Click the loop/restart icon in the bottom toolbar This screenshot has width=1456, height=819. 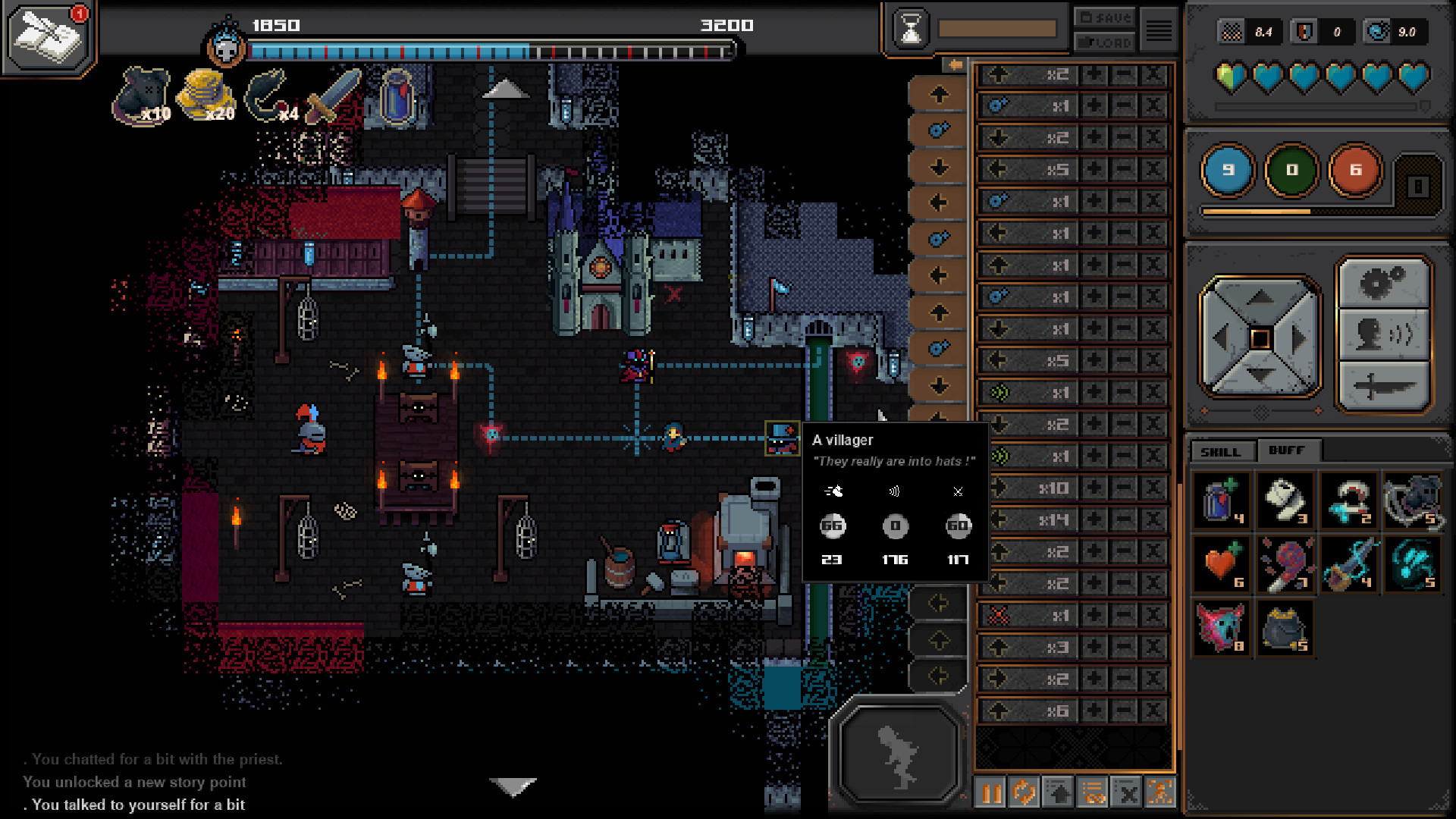[x=1024, y=793]
